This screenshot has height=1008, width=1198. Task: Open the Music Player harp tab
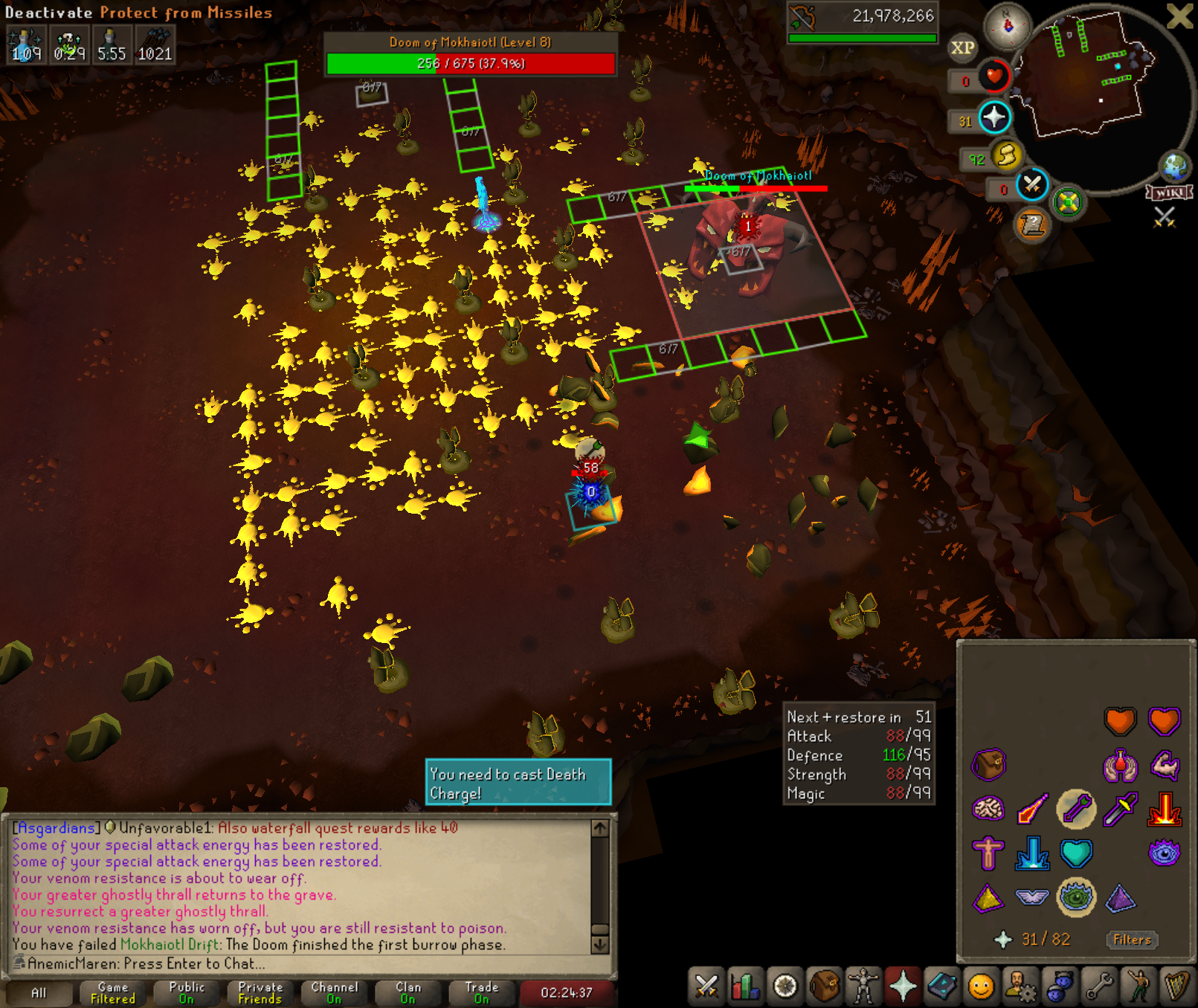pyautogui.click(x=1177, y=987)
